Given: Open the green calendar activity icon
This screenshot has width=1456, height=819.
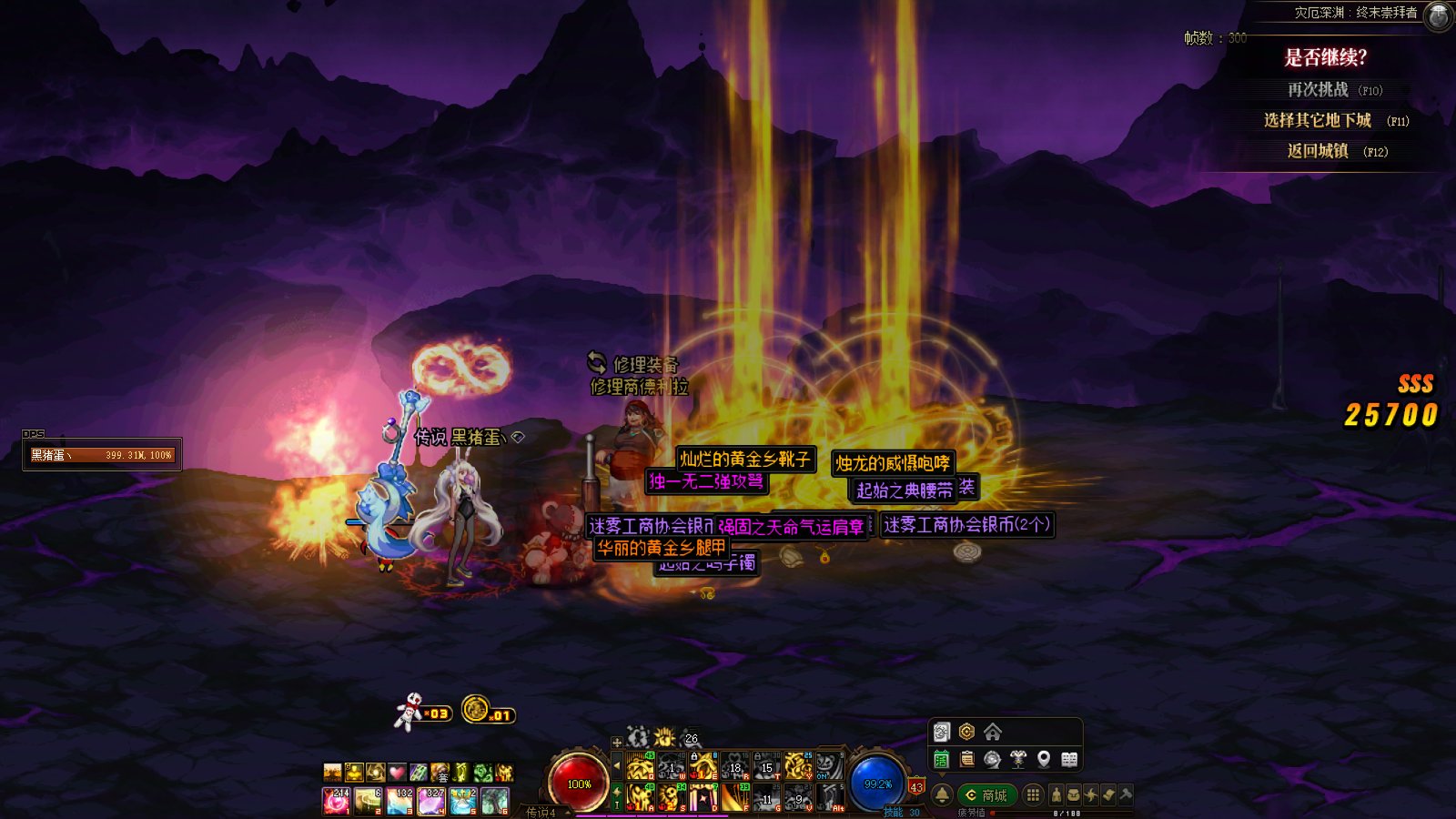Looking at the screenshot, I should click(x=942, y=759).
